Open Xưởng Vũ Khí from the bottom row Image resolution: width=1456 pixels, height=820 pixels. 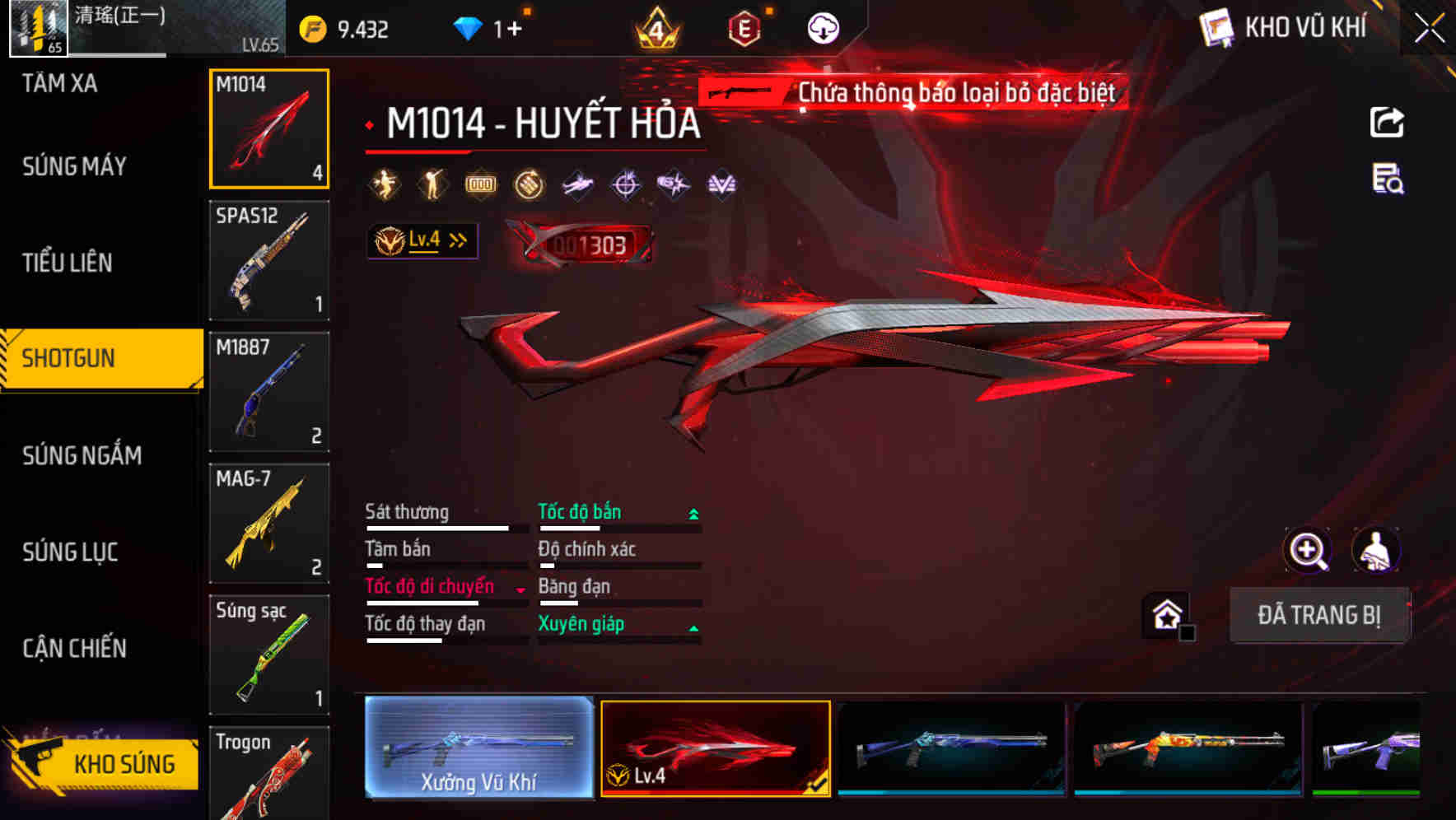(x=480, y=748)
